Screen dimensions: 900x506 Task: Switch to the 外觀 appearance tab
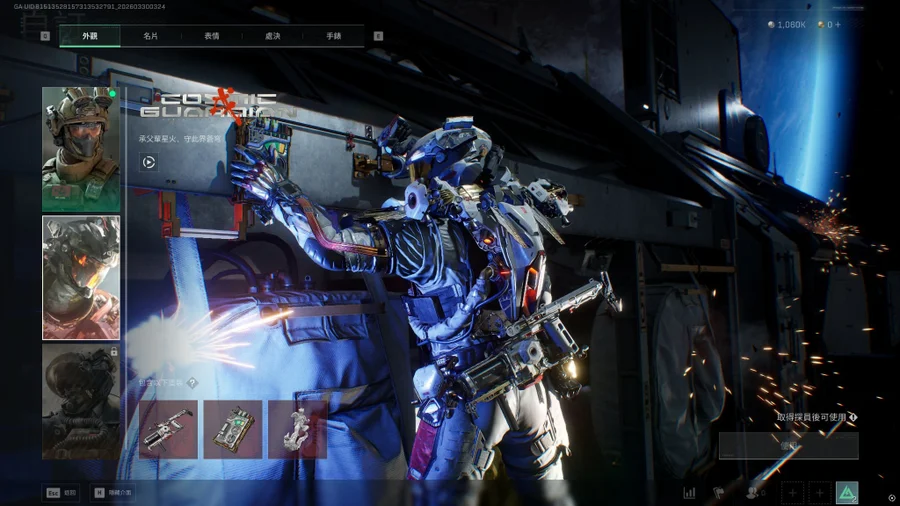pyautogui.click(x=90, y=36)
